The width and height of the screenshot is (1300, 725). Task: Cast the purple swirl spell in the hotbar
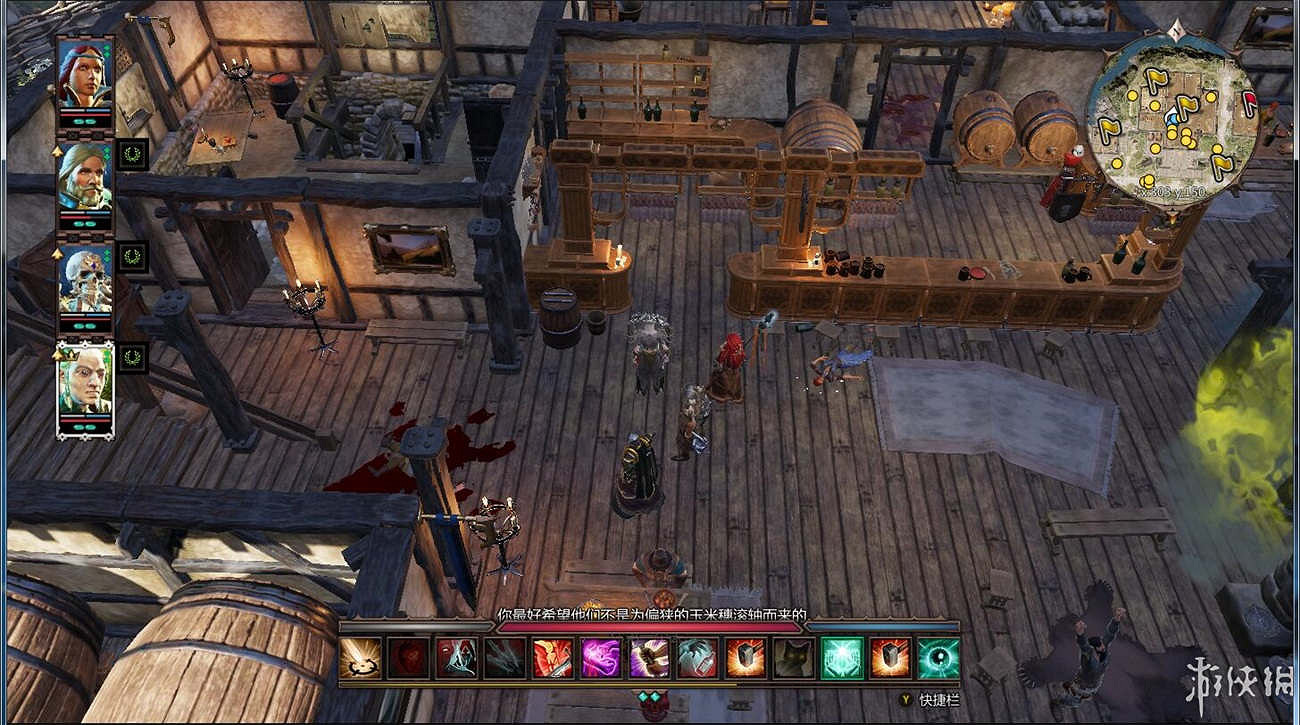[x=601, y=658]
